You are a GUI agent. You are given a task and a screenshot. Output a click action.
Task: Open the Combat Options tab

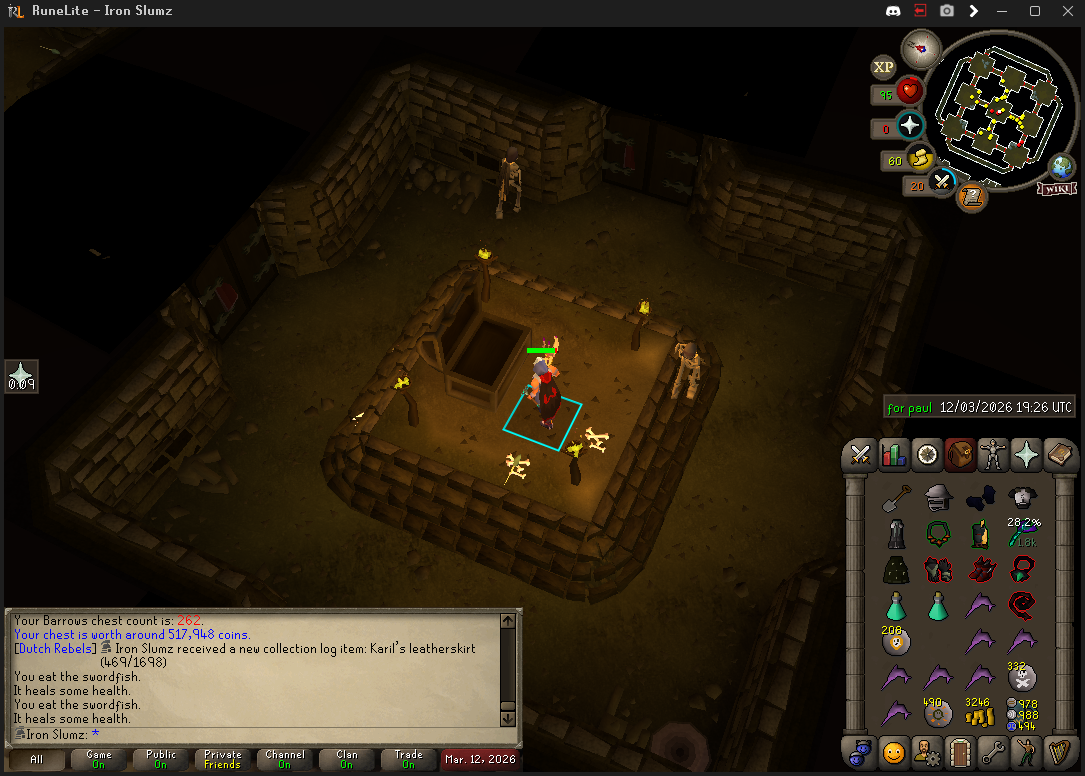point(860,455)
